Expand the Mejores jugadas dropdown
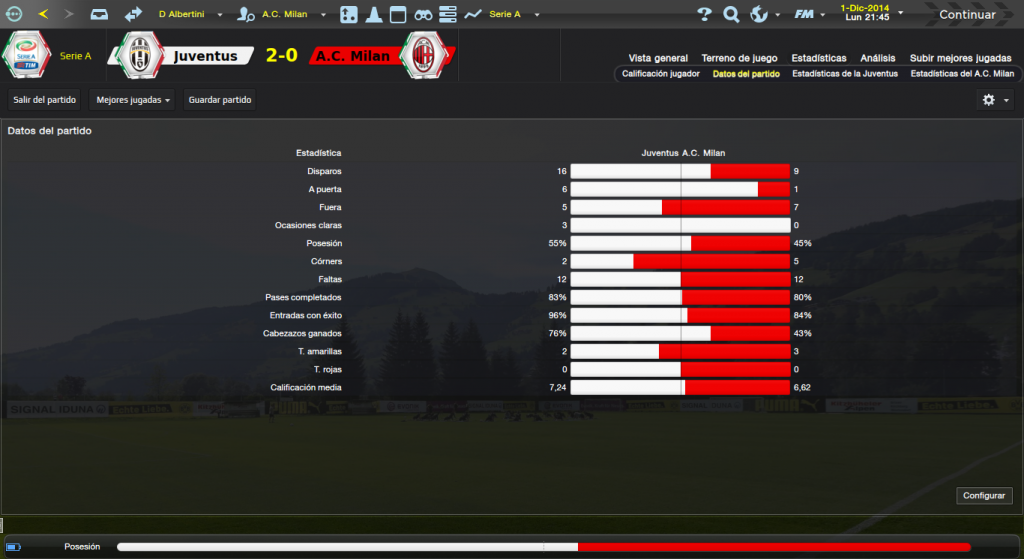The image size is (1024, 559). tap(133, 100)
